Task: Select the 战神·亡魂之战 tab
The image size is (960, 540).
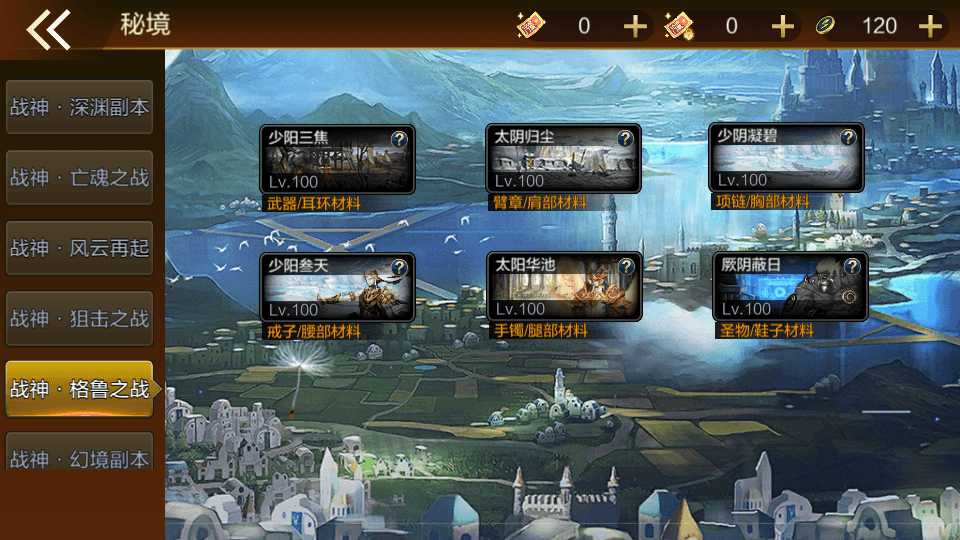Action: click(79, 178)
